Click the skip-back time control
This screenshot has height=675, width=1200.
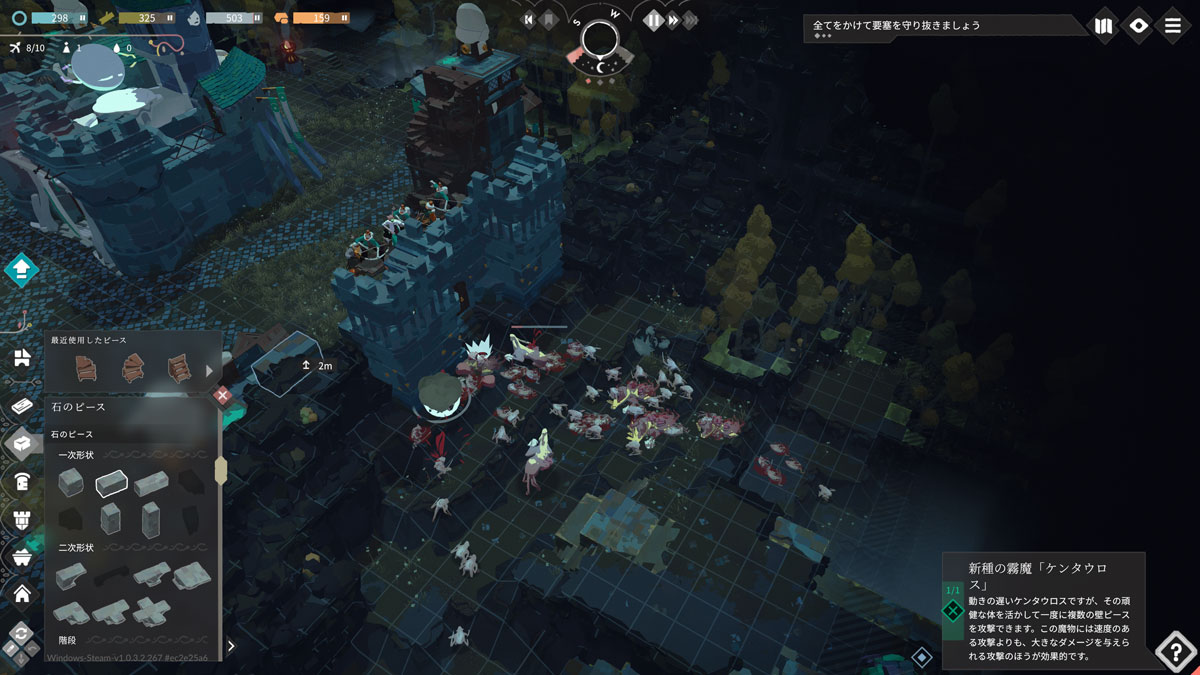click(529, 20)
